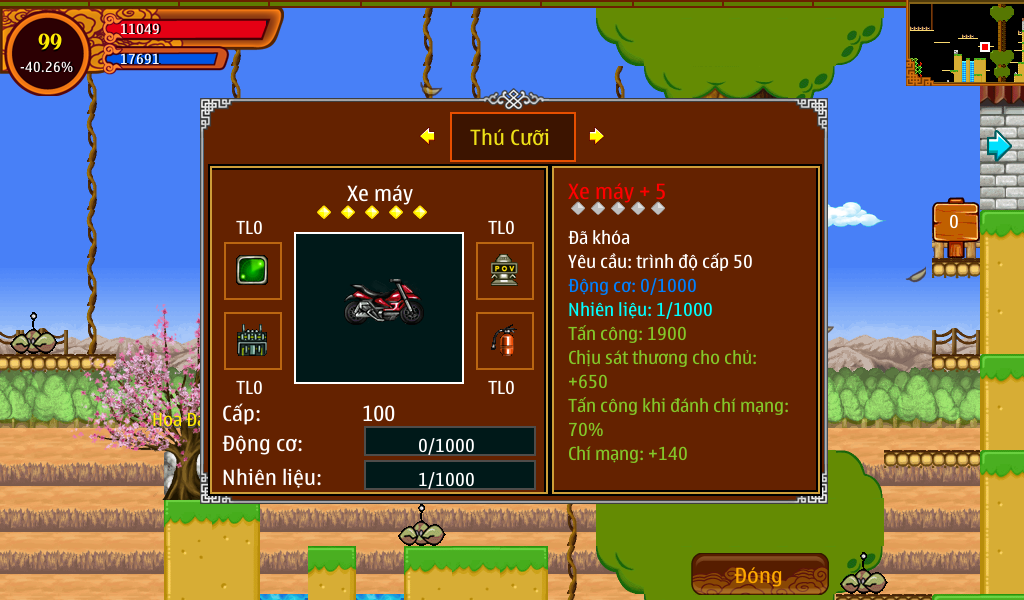Close the mount panel with Đóng
The width and height of the screenshot is (1024, 600).
[759, 575]
